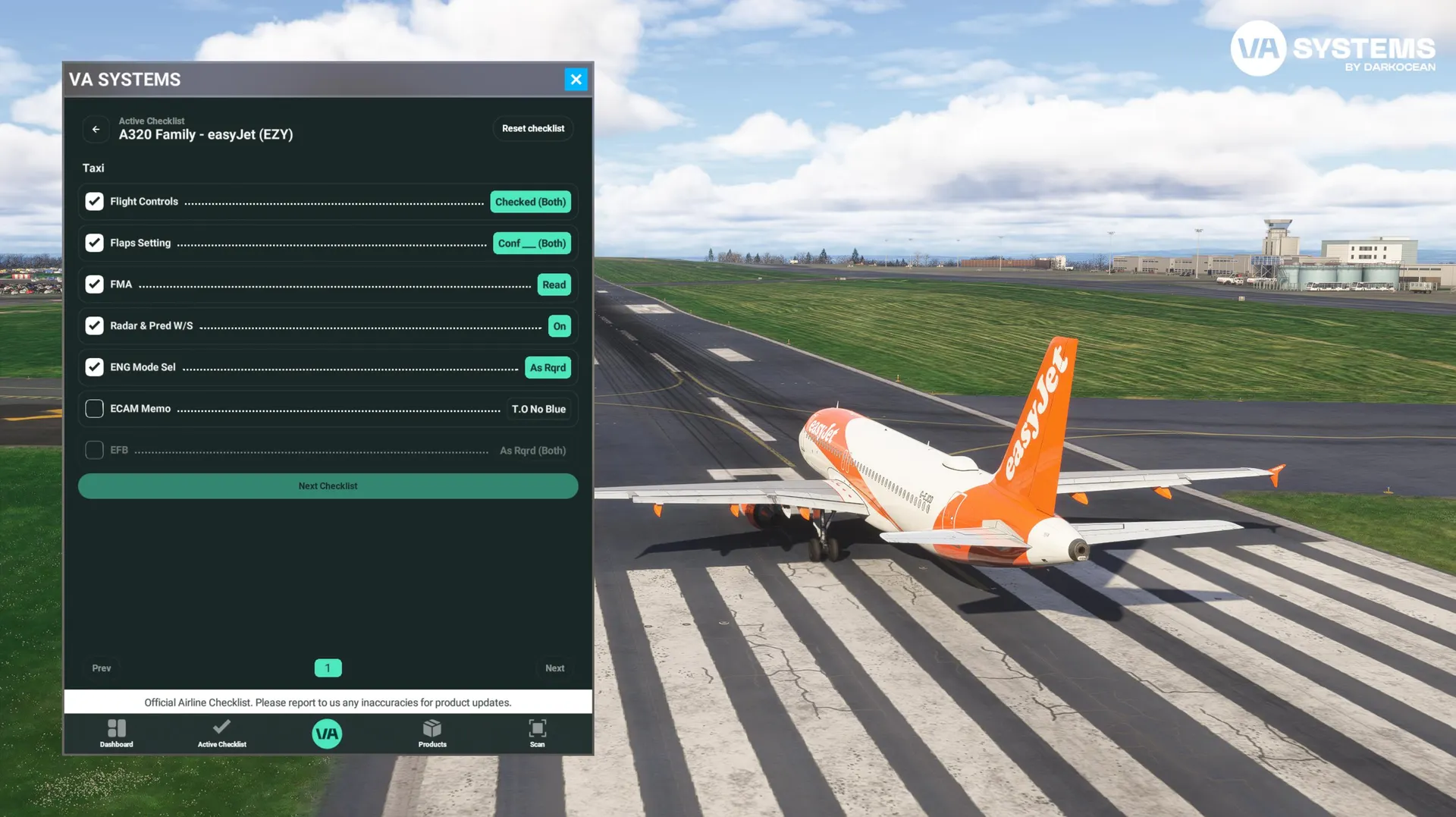Toggle Radar & Pred W/S checkbox
Image resolution: width=1456 pixels, height=817 pixels.
94,325
